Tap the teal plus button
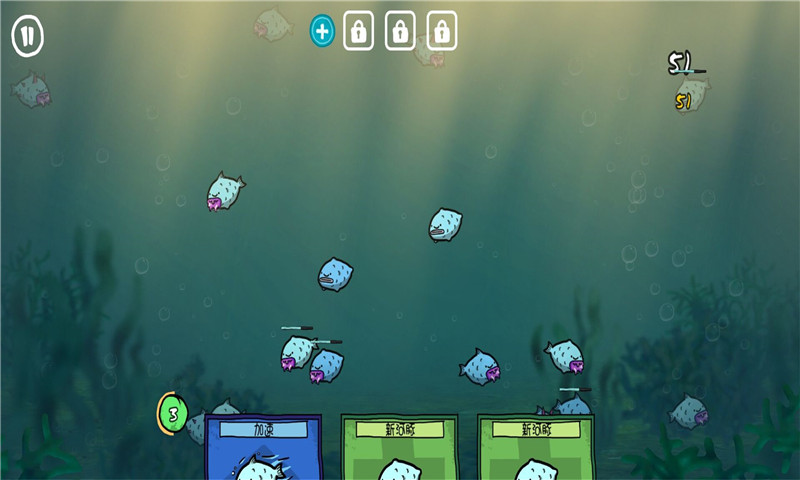Screen dimensions: 800x480 [x=322, y=31]
